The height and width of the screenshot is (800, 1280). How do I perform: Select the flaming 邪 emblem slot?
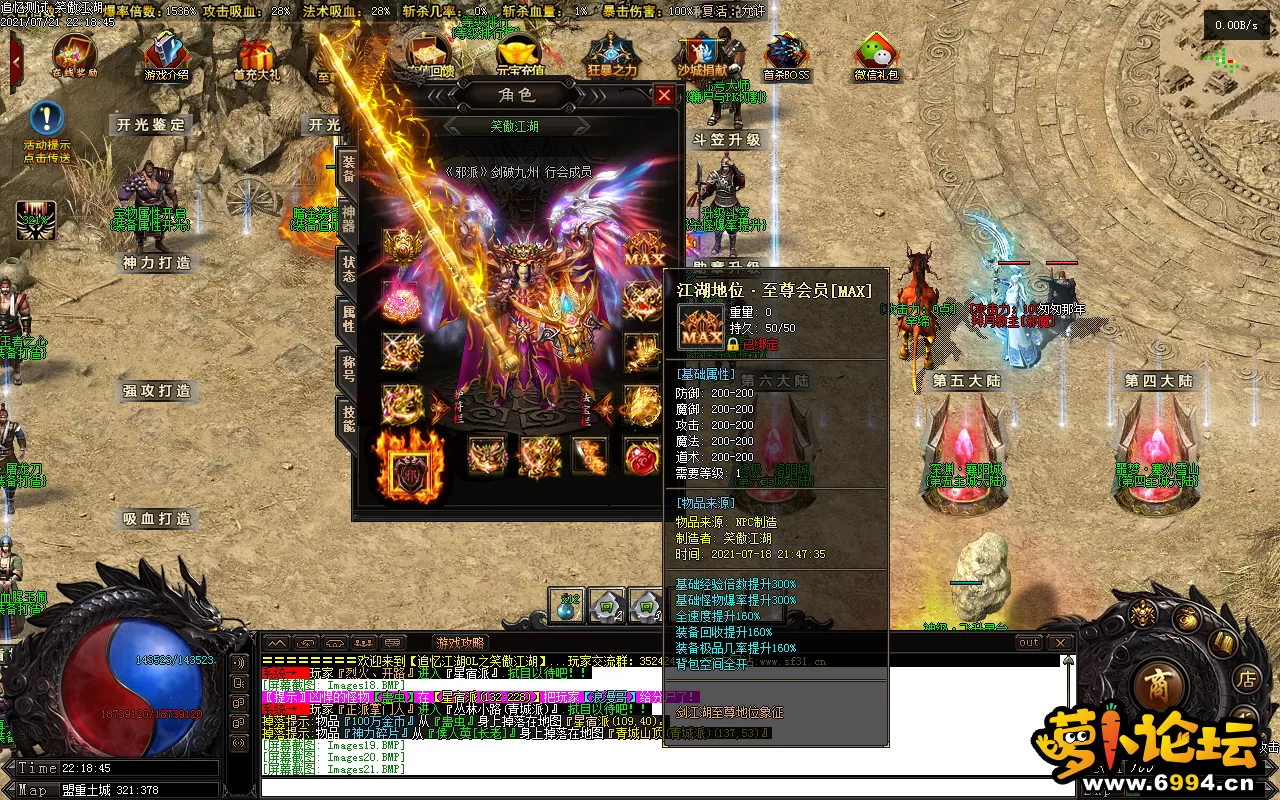click(x=408, y=466)
